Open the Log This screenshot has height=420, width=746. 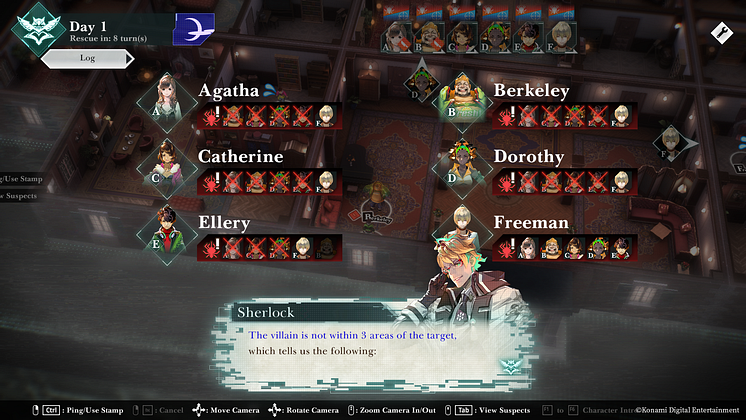pos(87,59)
